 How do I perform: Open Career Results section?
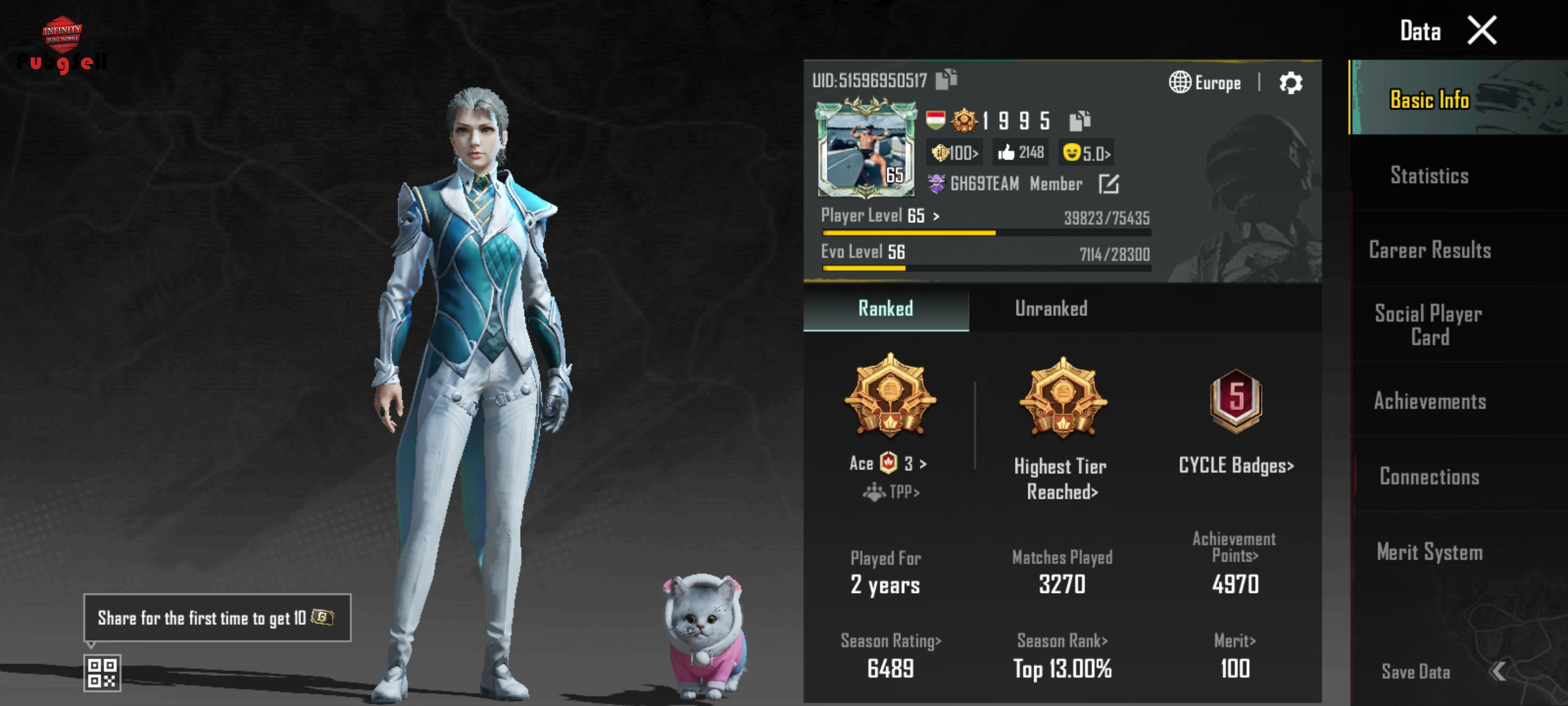tap(1429, 250)
